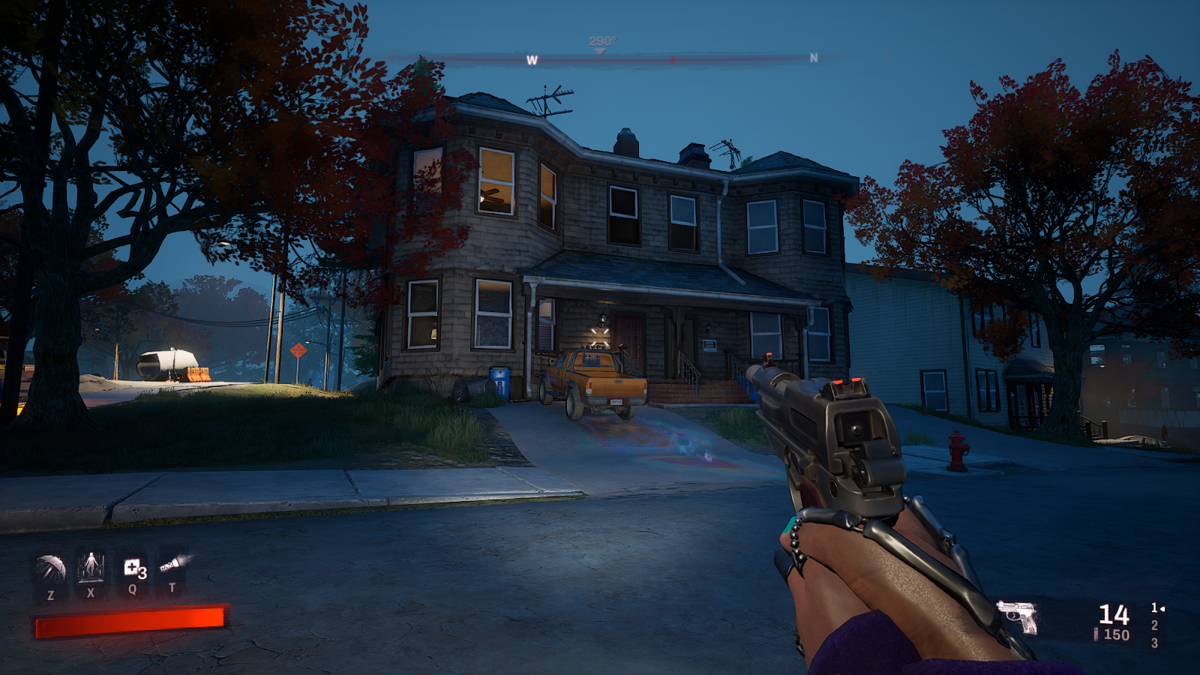This screenshot has height=675, width=1200.
Task: Switch to weapon slot 2
Action: point(1155,625)
